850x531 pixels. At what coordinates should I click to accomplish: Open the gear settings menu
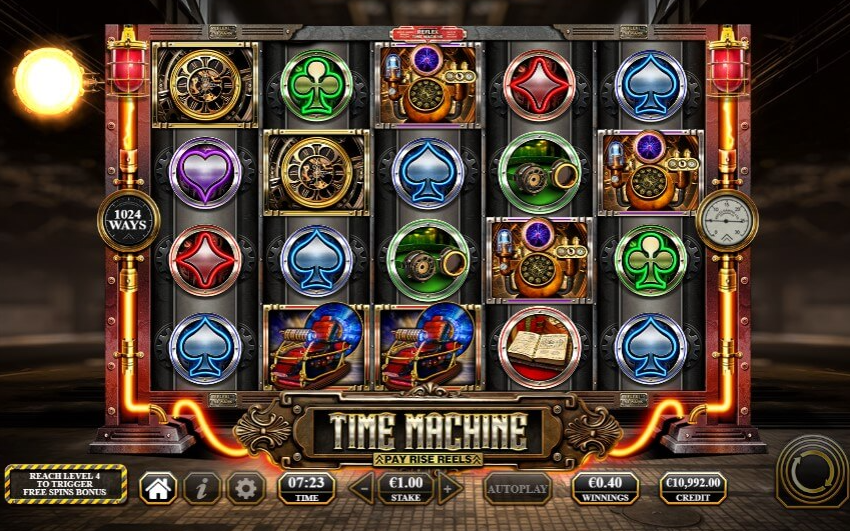(245, 488)
